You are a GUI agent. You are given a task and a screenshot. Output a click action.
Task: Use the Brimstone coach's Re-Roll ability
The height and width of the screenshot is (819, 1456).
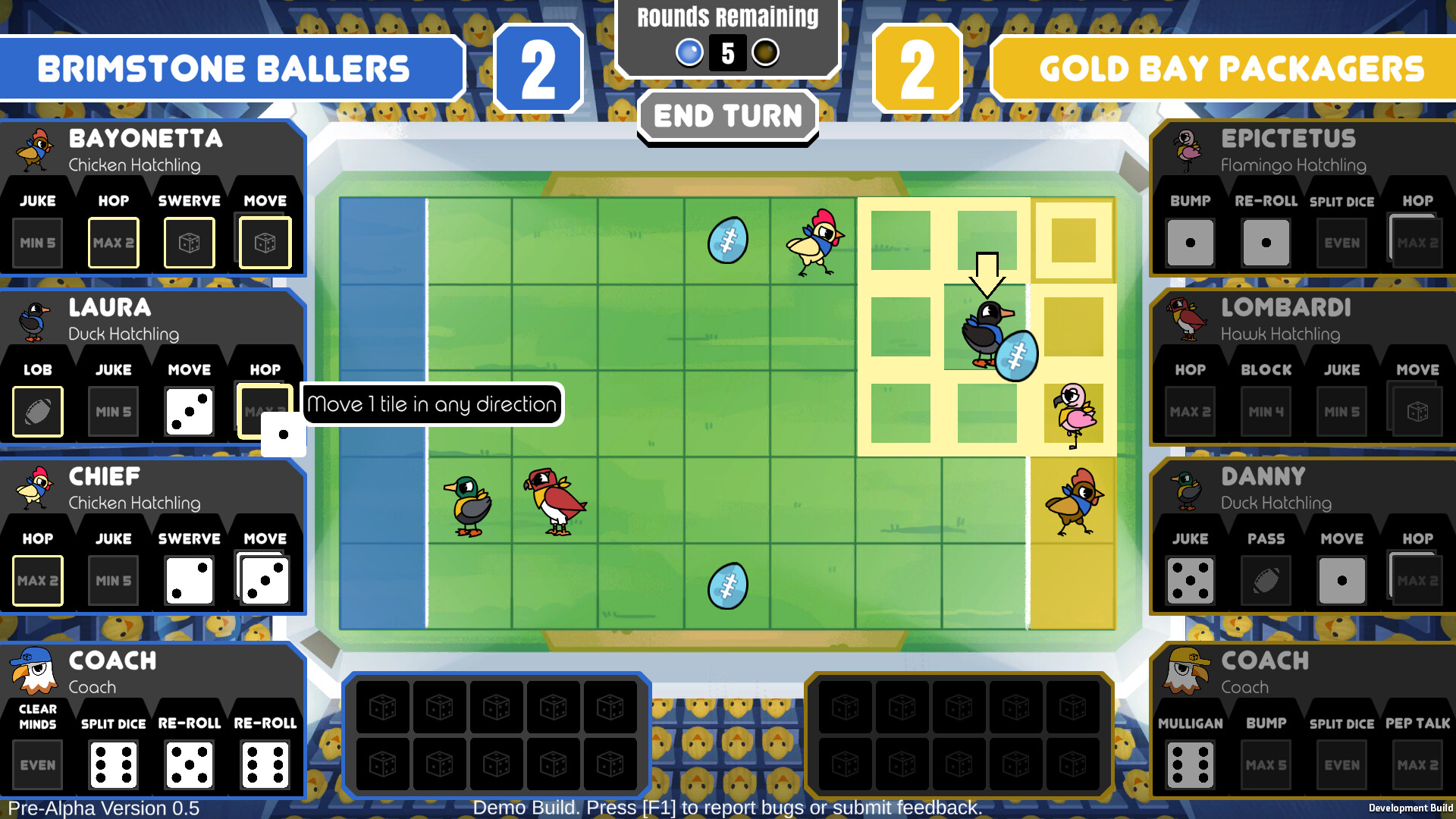click(x=189, y=764)
